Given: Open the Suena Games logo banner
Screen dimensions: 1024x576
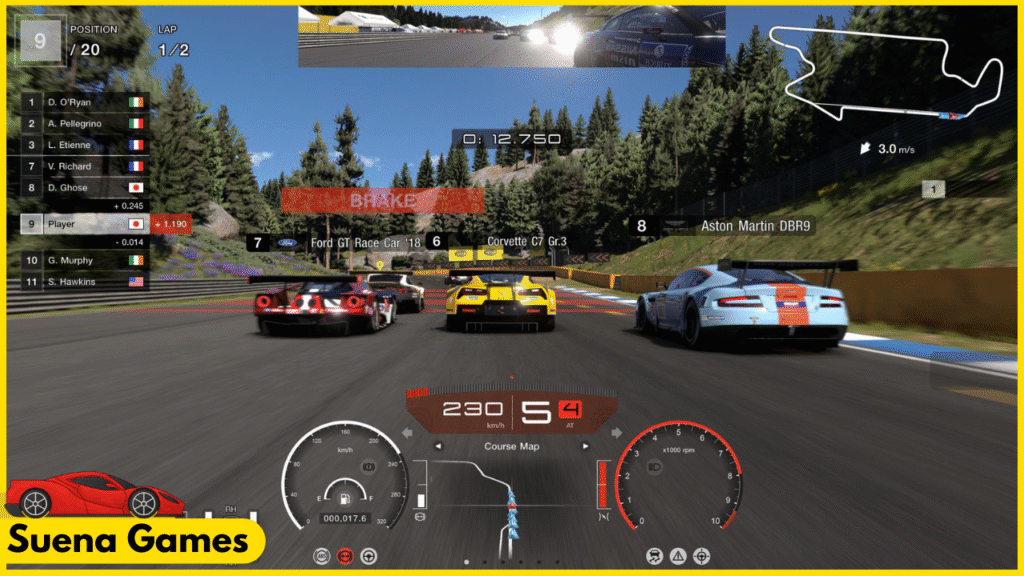Looking at the screenshot, I should (x=130, y=541).
